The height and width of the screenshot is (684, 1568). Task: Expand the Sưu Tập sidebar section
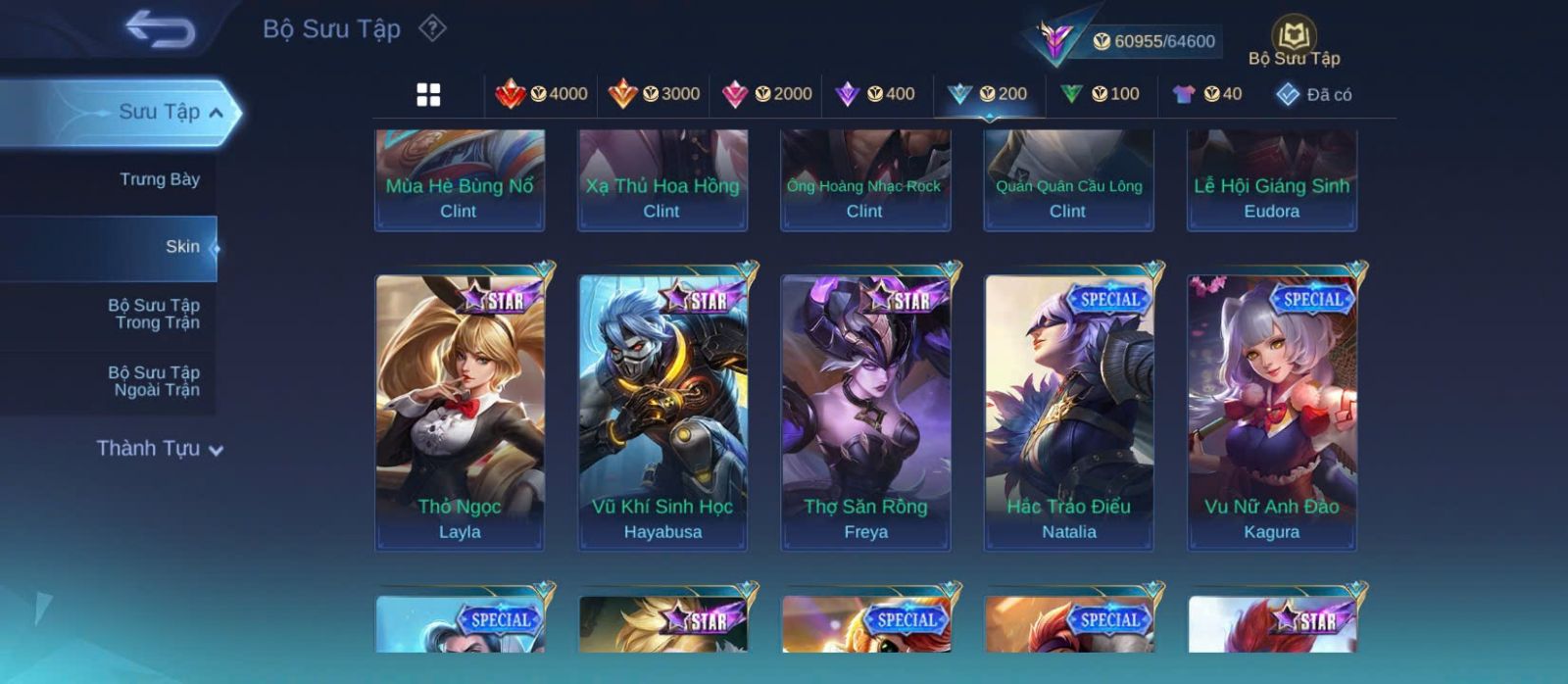point(169,112)
